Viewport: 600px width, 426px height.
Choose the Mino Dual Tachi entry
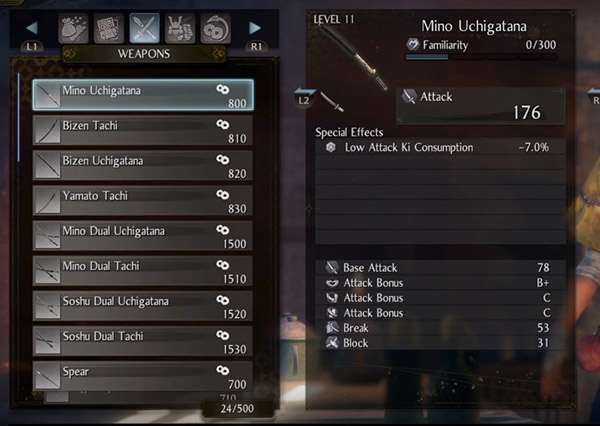tap(142, 270)
